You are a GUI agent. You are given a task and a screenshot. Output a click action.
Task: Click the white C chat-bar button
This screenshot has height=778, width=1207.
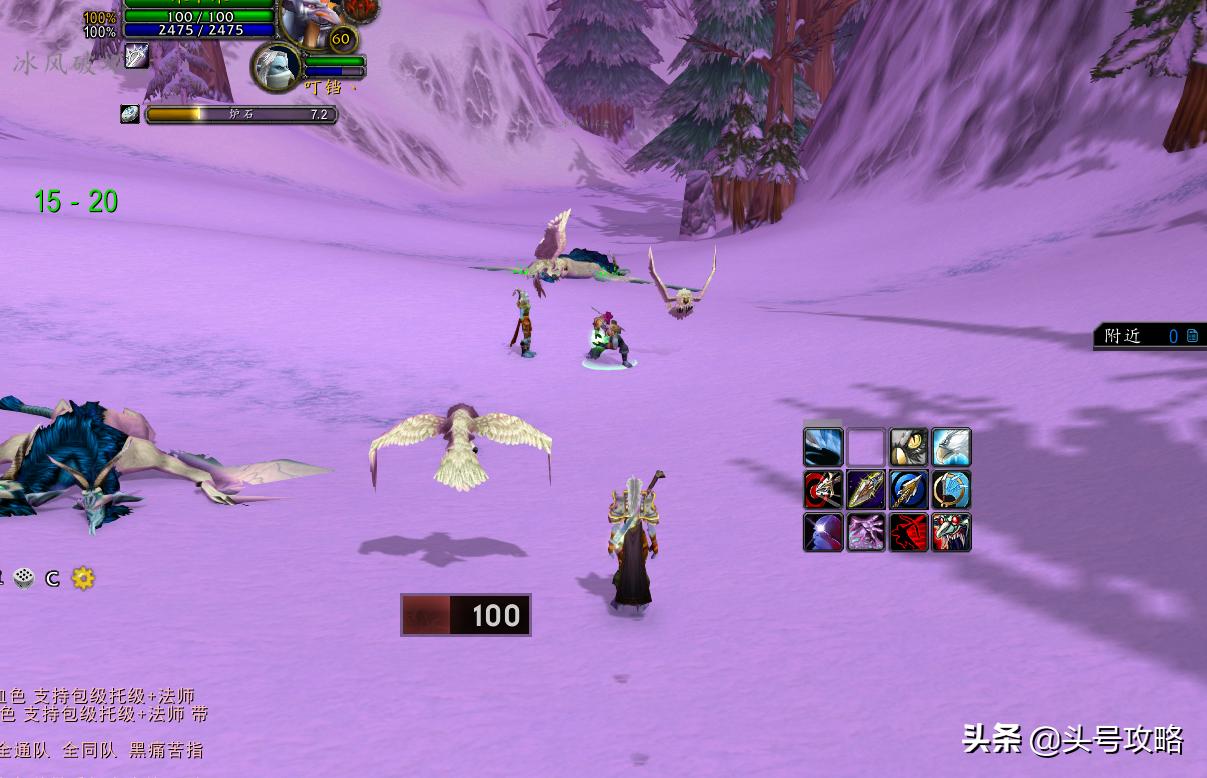pyautogui.click(x=53, y=578)
